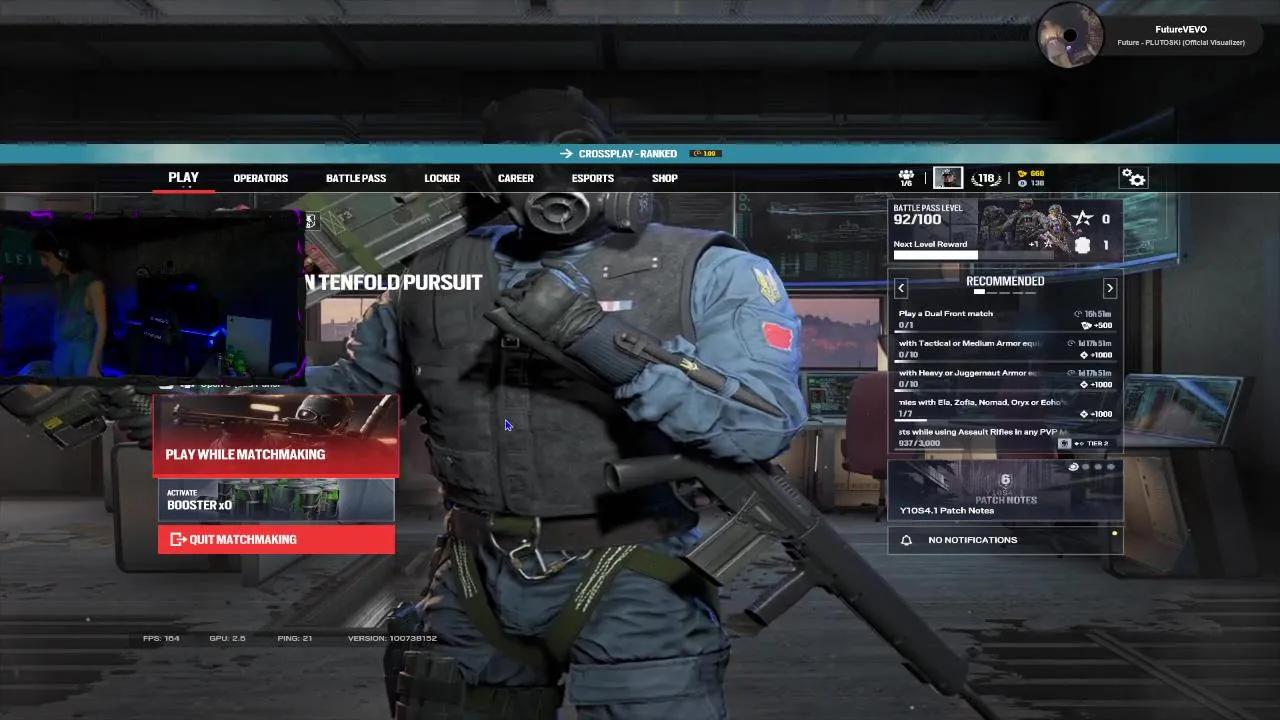This screenshot has height=720, width=1280.
Task: Click the left arrow on Recommended panel
Action: pos(900,288)
